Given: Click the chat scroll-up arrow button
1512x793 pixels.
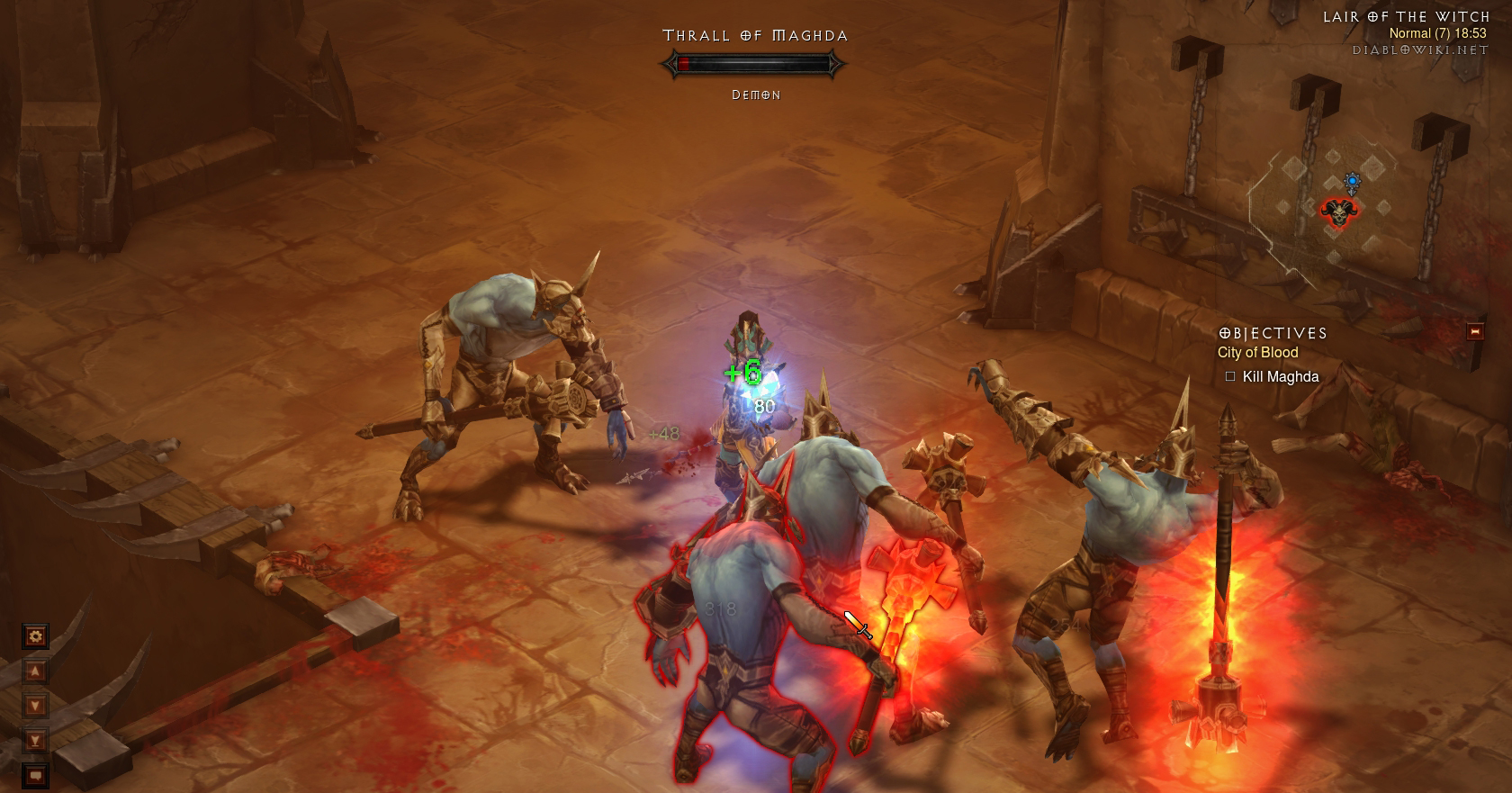Looking at the screenshot, I should [x=36, y=671].
